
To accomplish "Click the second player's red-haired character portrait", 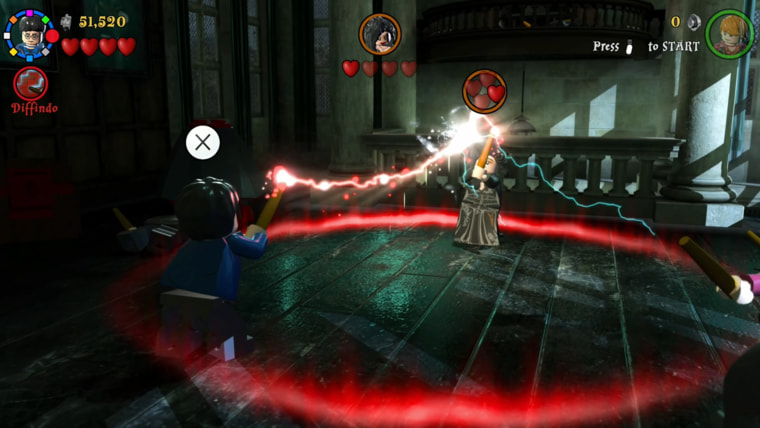I will (x=730, y=33).
